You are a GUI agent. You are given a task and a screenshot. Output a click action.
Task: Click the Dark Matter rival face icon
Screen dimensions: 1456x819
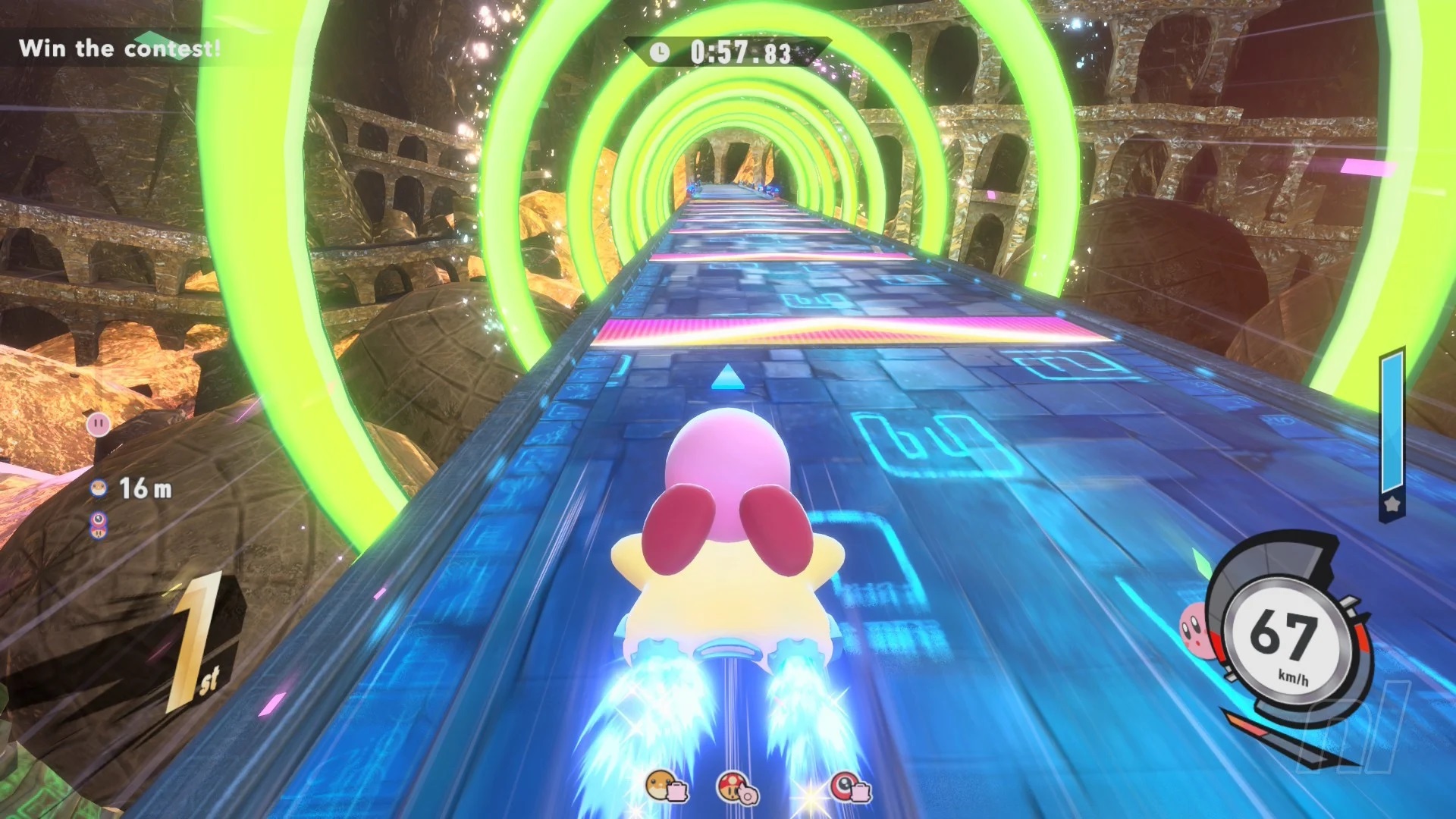(x=99, y=519)
